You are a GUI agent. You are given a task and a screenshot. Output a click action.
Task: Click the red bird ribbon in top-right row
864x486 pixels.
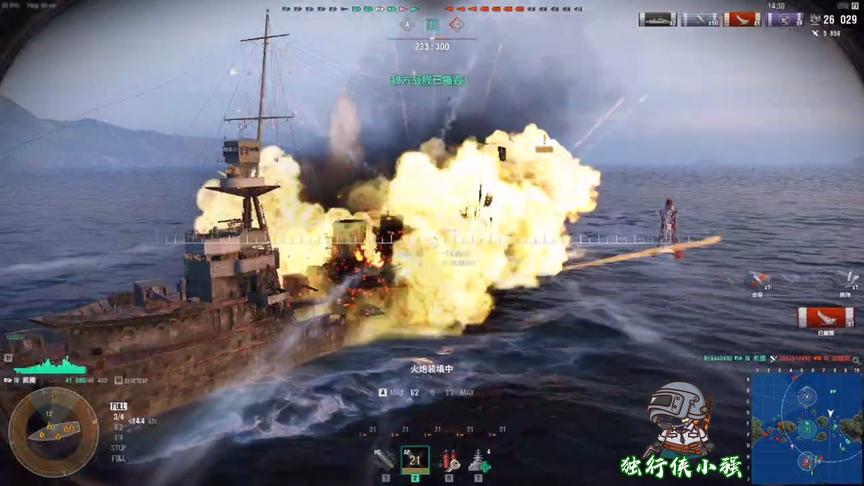(742, 19)
